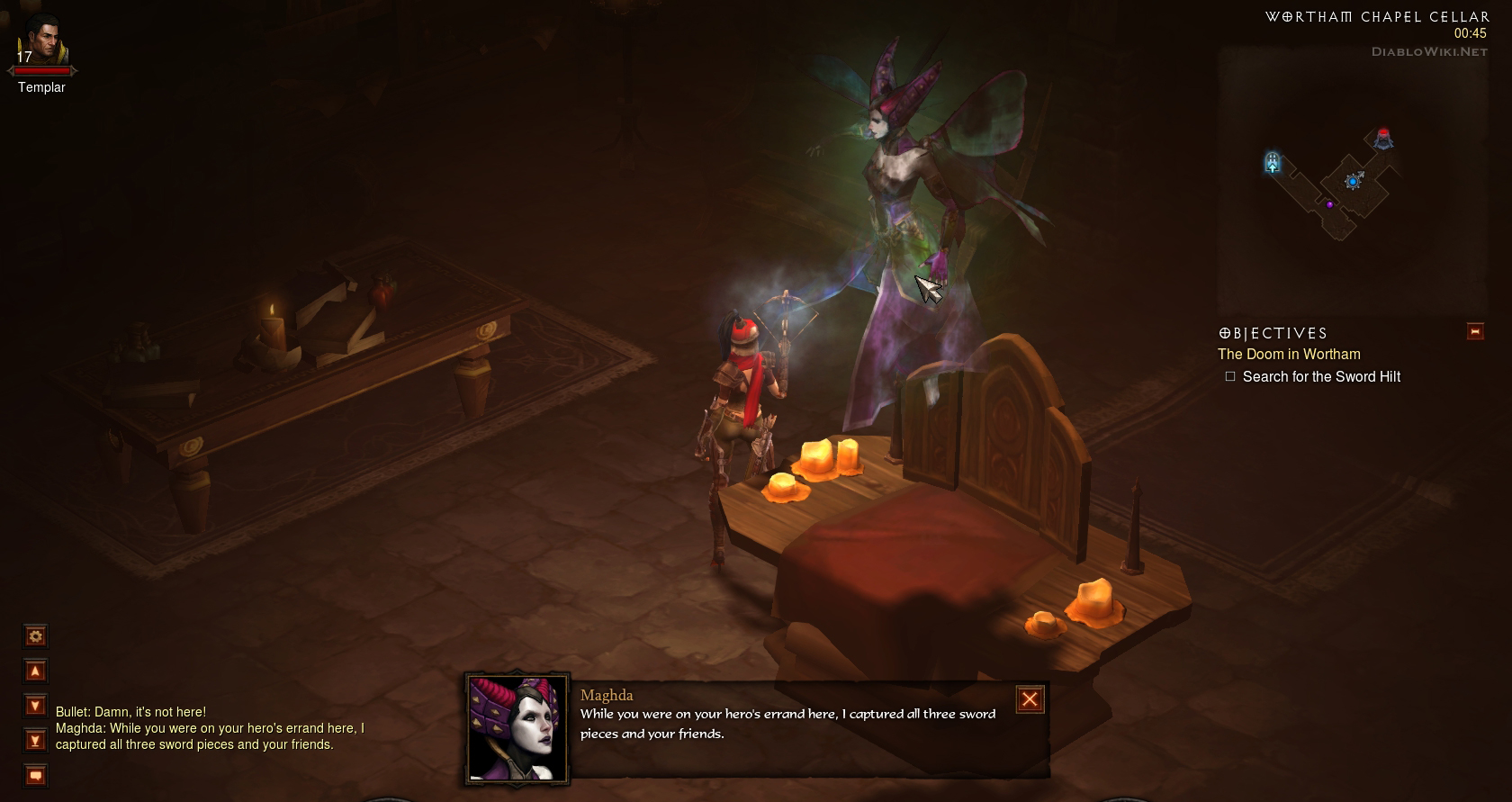Click the glowing exit door marker on minimap

(1272, 162)
